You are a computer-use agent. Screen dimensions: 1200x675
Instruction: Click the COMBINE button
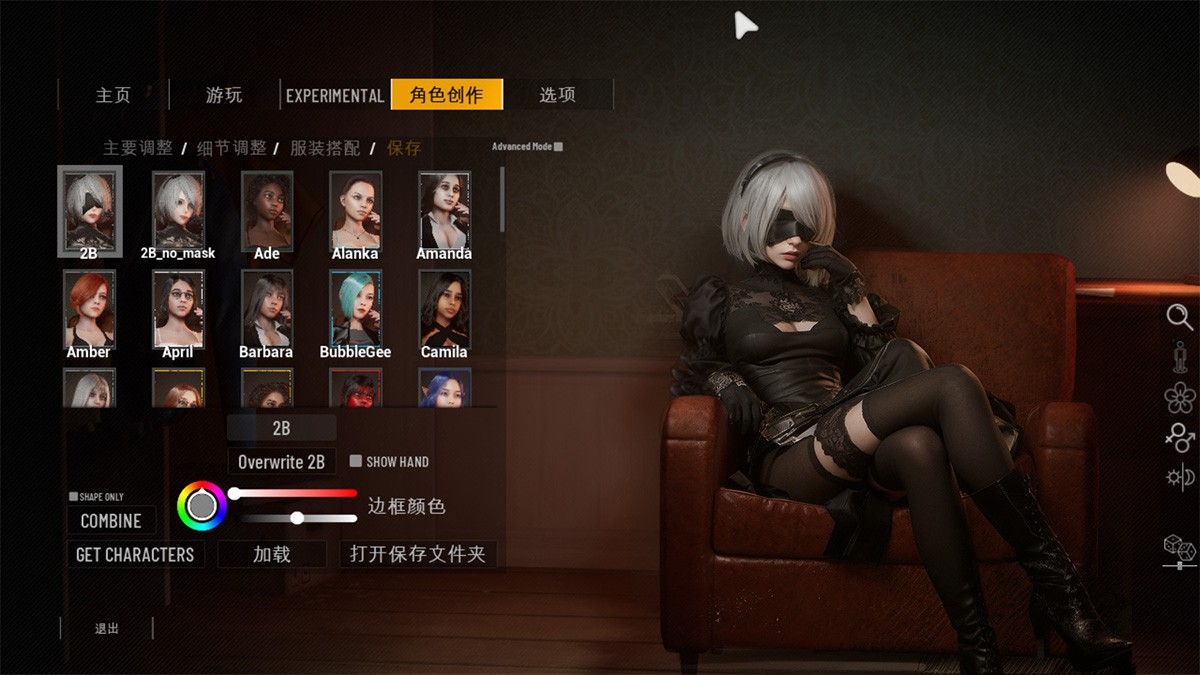[x=111, y=521]
